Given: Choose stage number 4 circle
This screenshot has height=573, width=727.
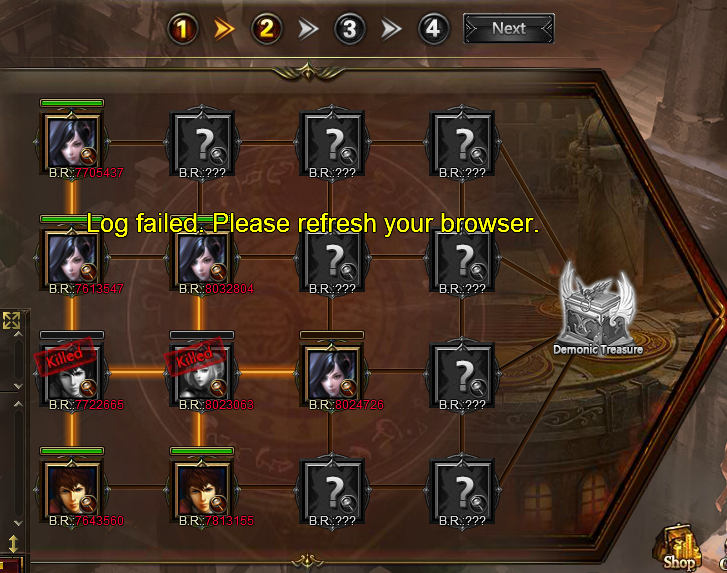Looking at the screenshot, I should 431,29.
